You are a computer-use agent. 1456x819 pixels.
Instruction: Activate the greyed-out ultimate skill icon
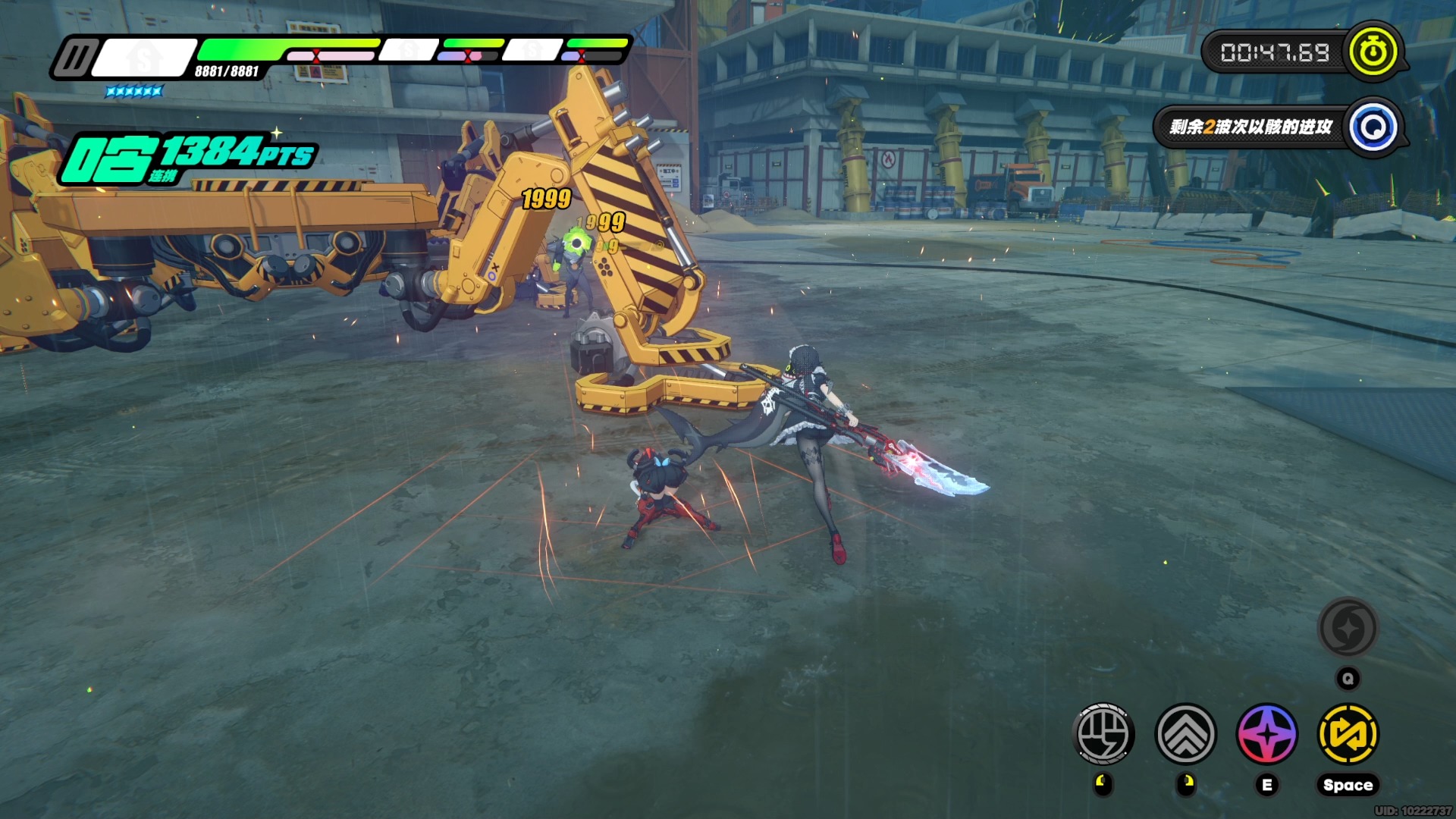[1348, 628]
